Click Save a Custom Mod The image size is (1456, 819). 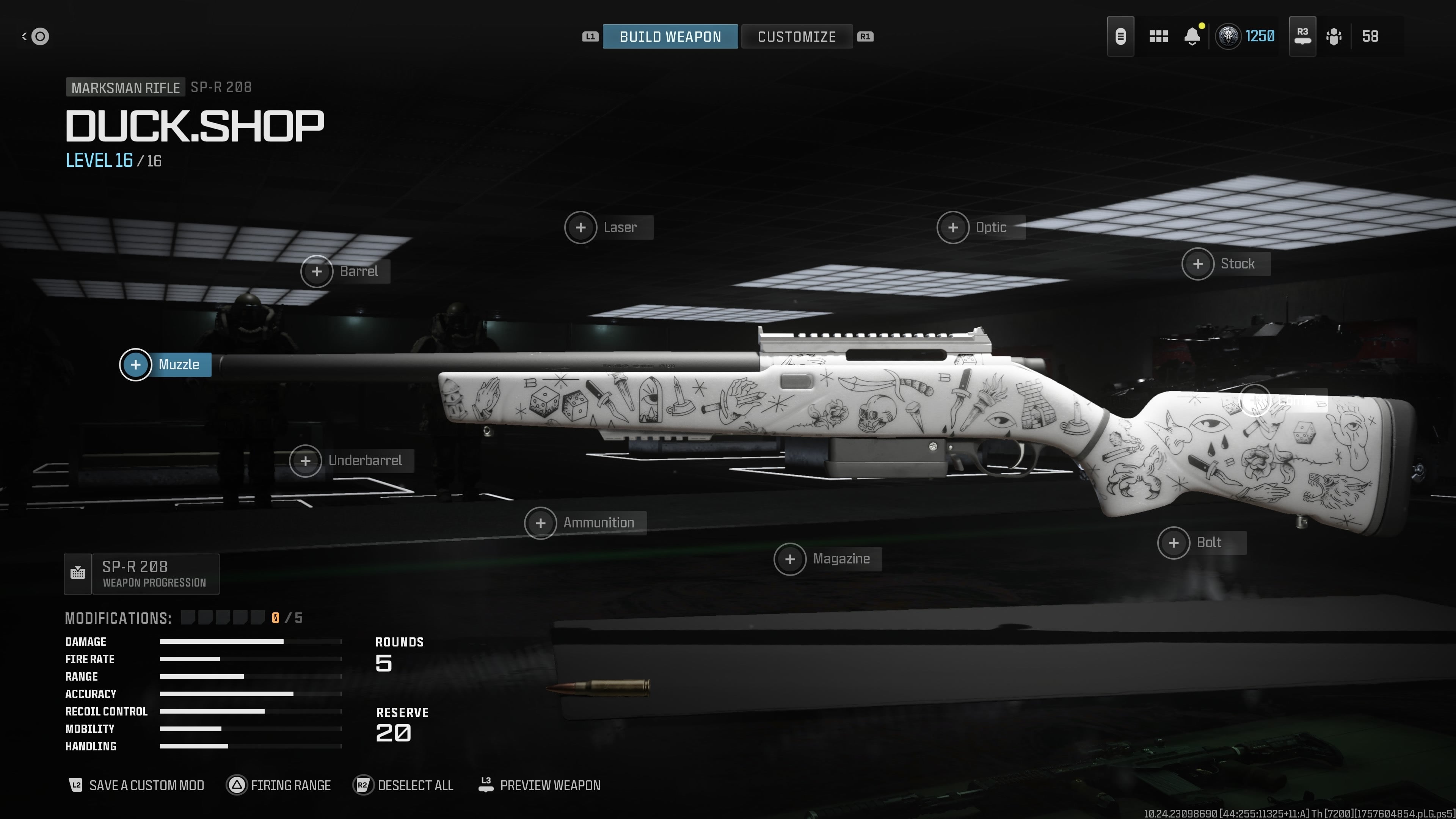pyautogui.click(x=136, y=785)
